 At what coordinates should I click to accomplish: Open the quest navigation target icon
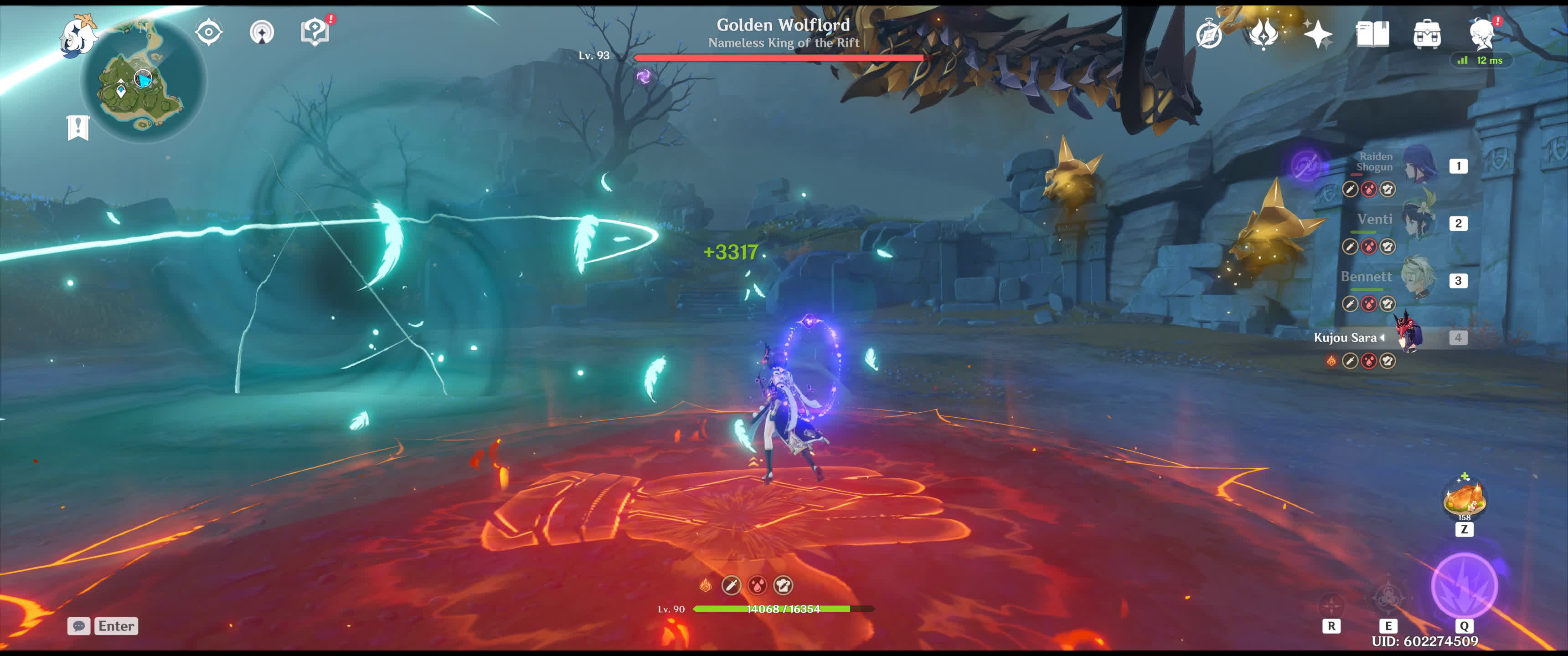209,32
